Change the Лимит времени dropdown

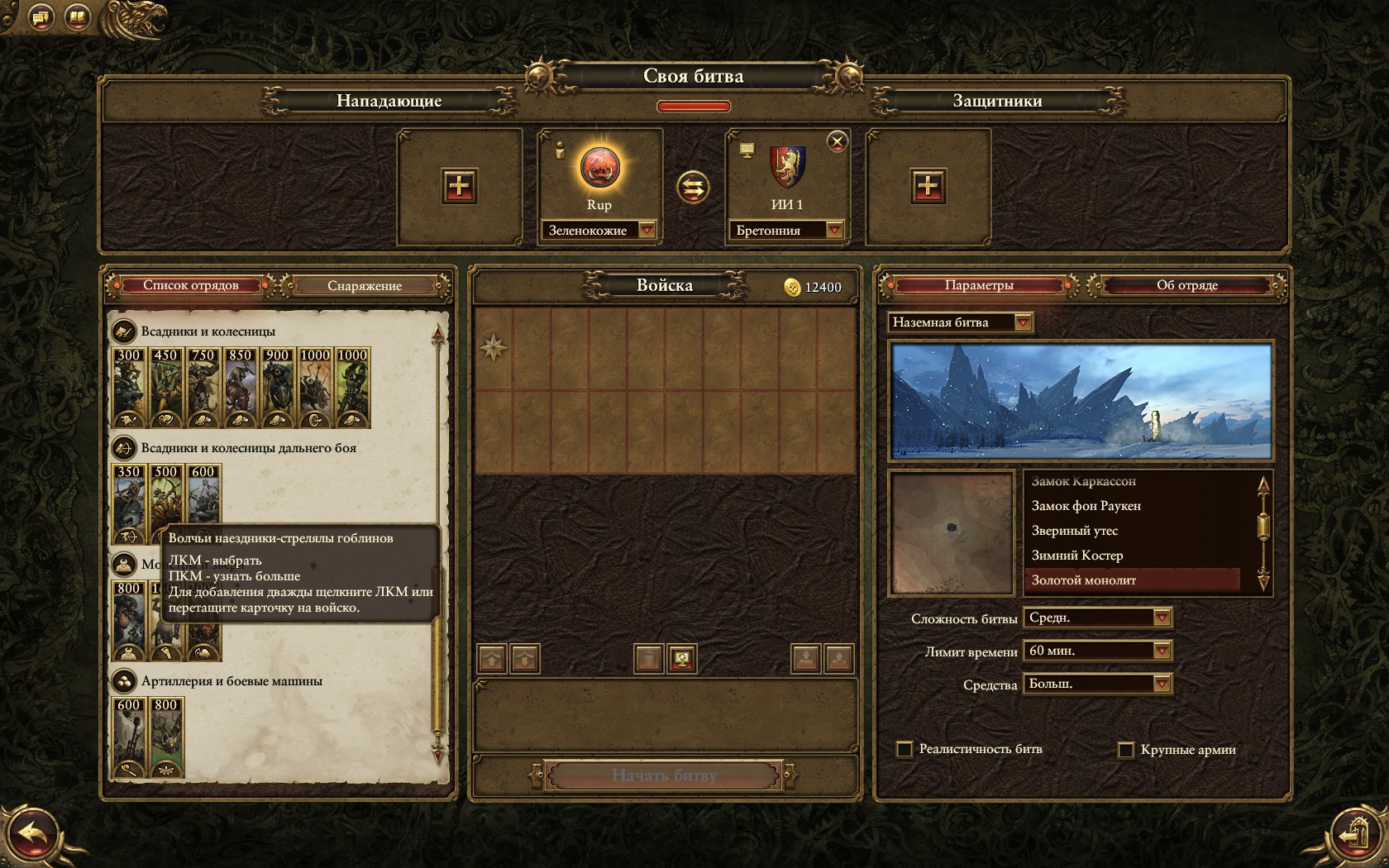coord(1161,651)
